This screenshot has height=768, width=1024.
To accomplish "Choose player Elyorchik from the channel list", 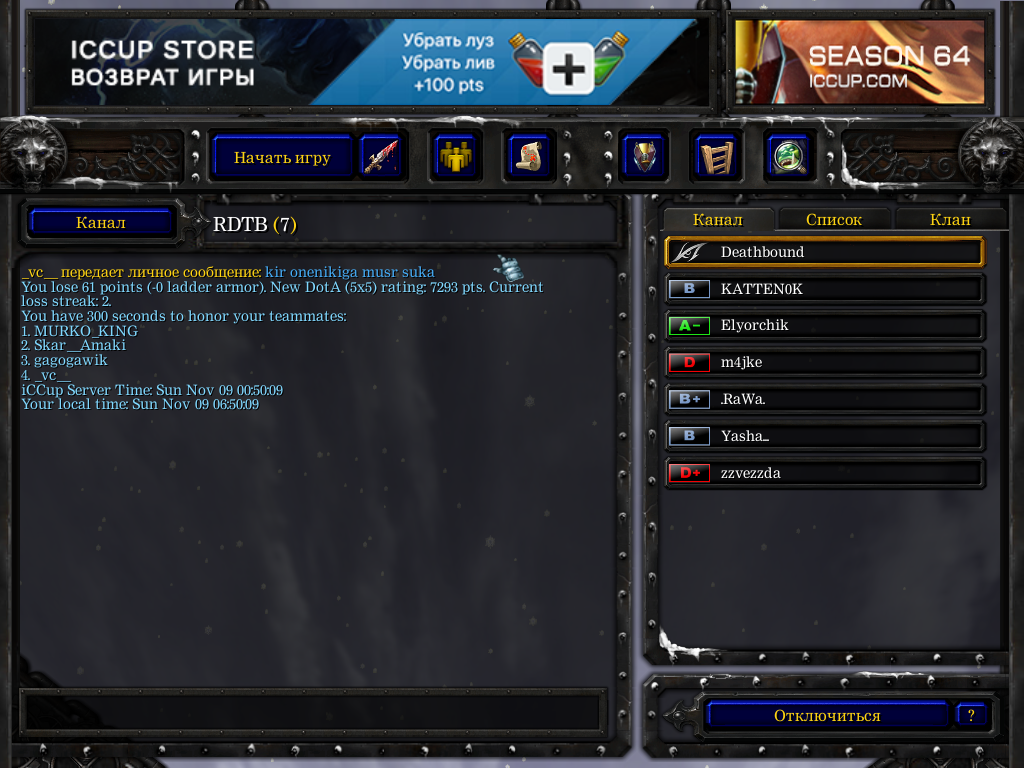I will [824, 326].
